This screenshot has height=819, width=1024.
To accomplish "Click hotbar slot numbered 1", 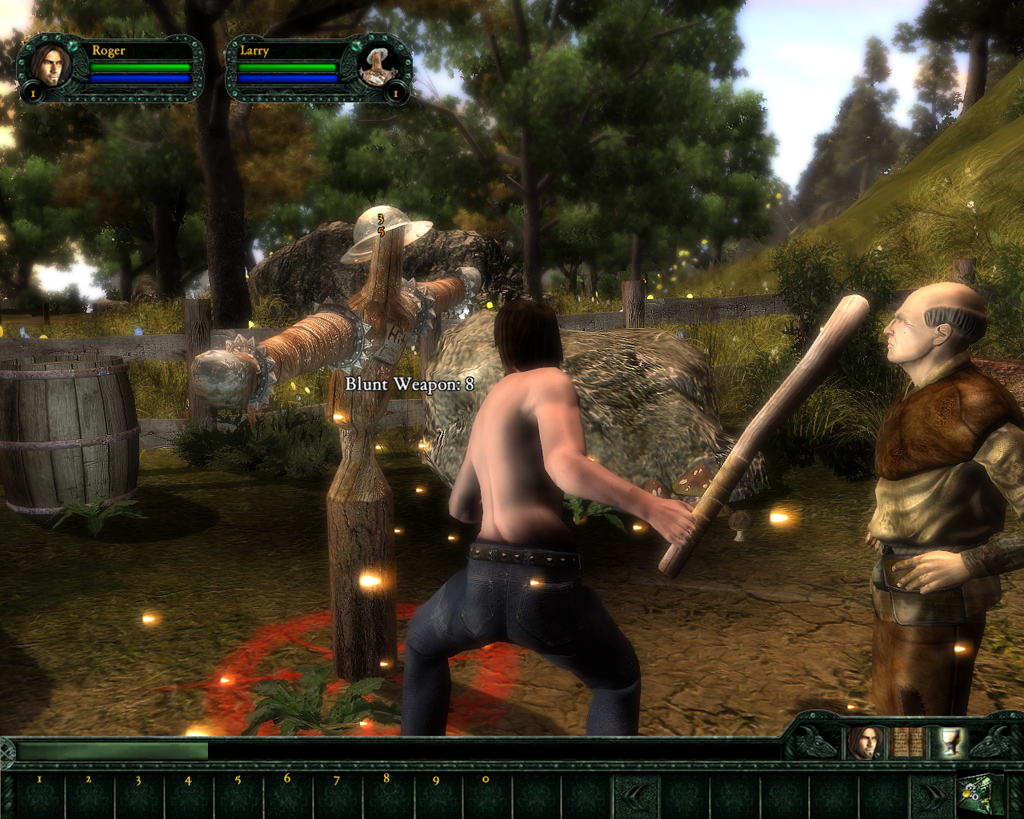I will 40,795.
